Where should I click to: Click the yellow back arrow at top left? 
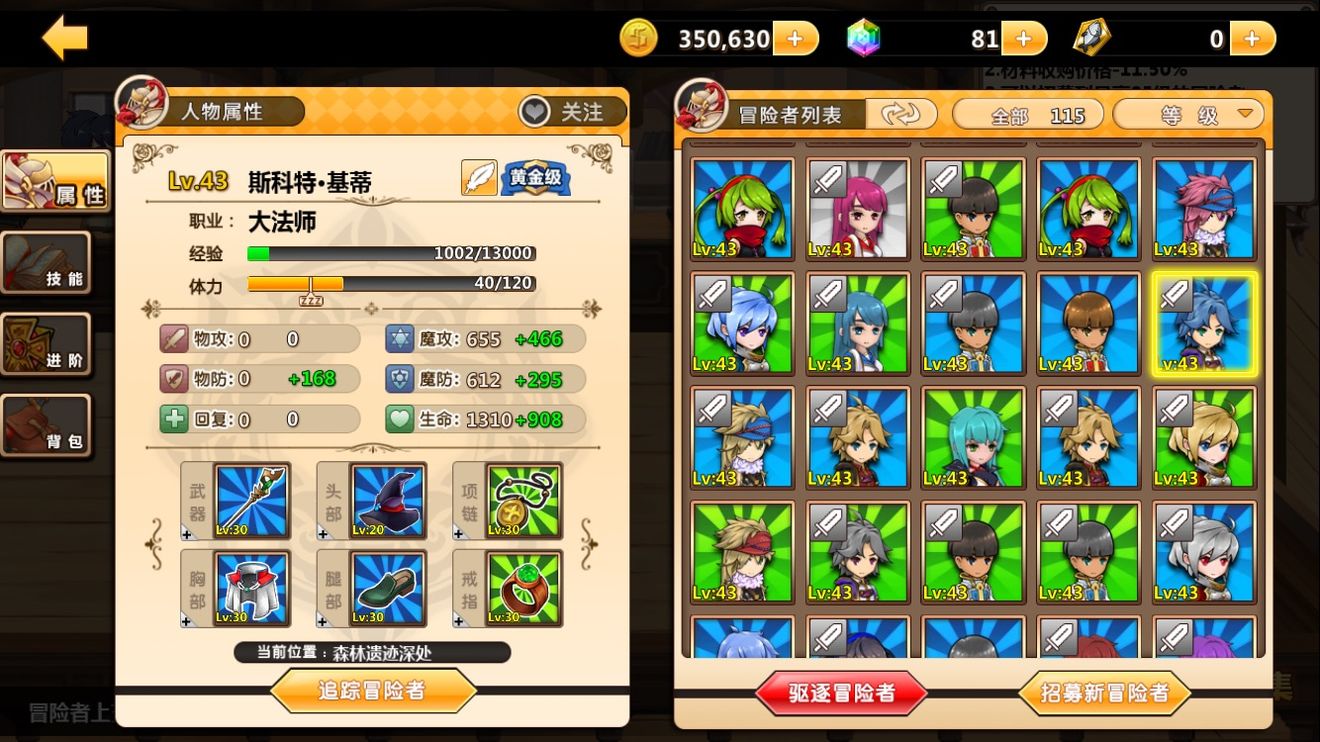tap(63, 37)
